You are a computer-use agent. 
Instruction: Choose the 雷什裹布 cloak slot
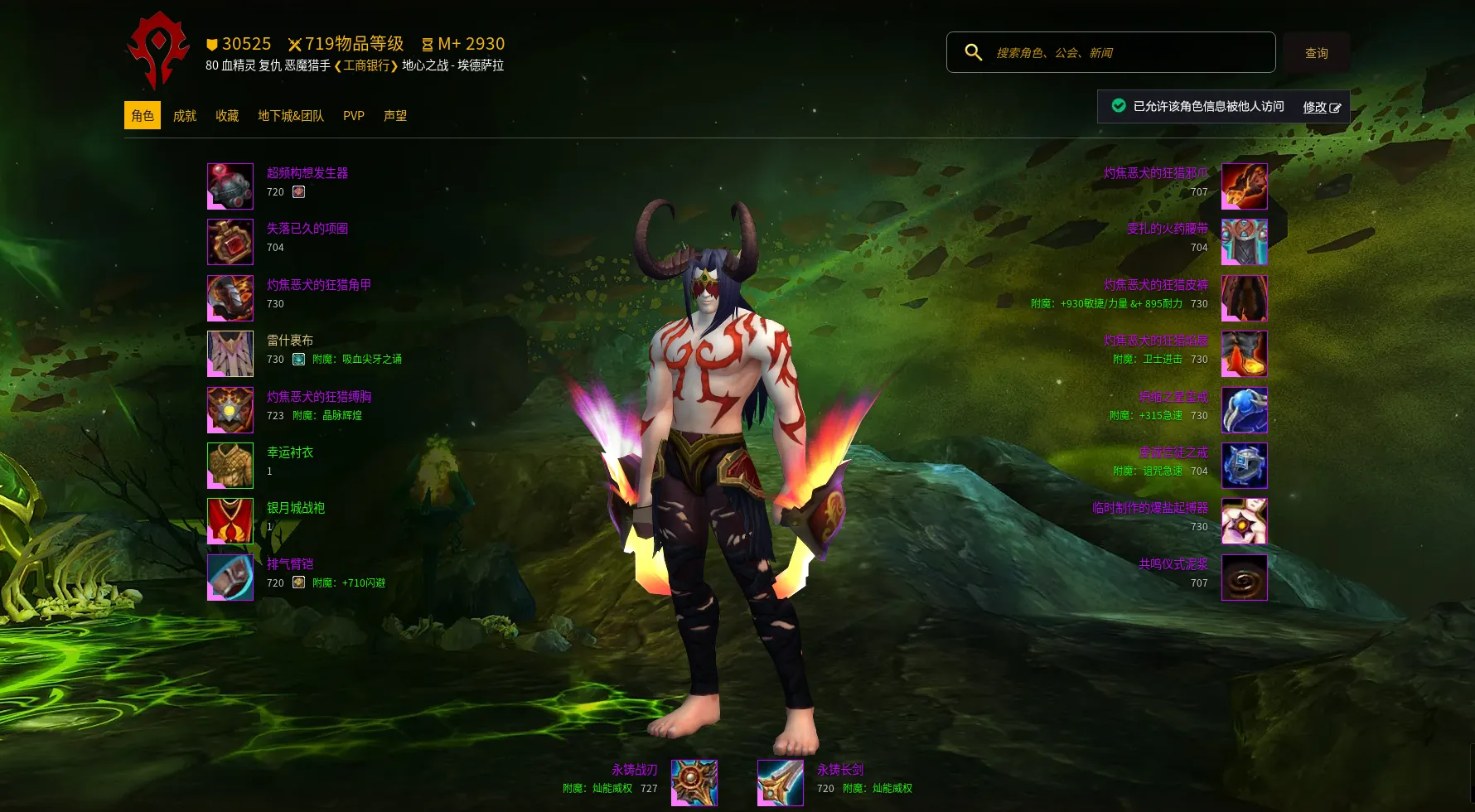pos(230,354)
